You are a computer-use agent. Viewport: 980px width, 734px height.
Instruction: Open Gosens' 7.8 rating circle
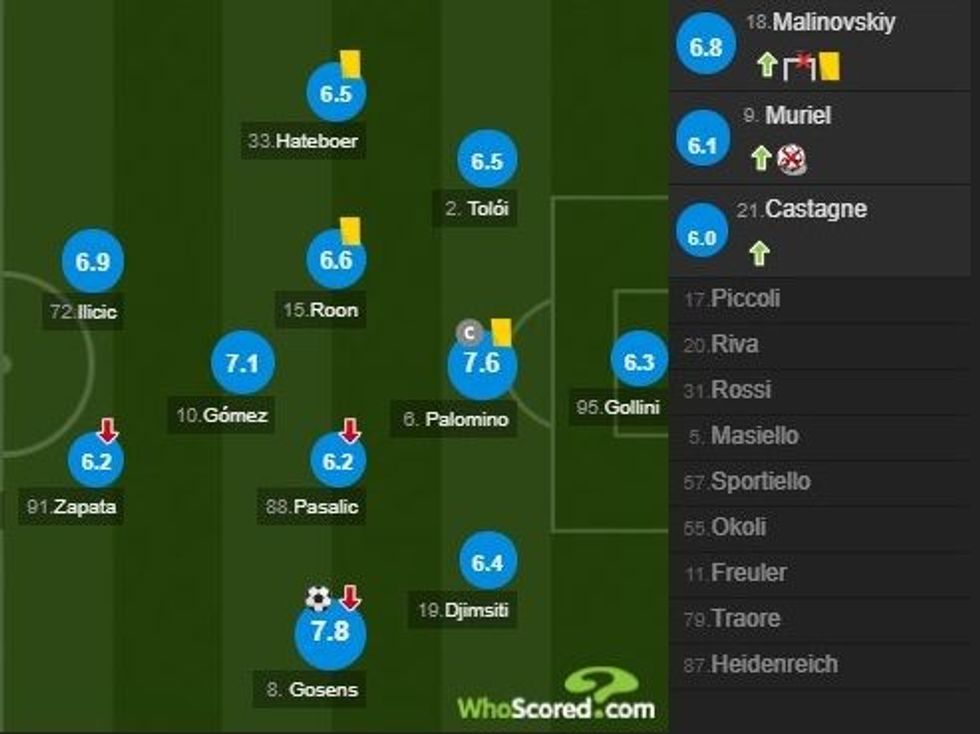pos(330,632)
